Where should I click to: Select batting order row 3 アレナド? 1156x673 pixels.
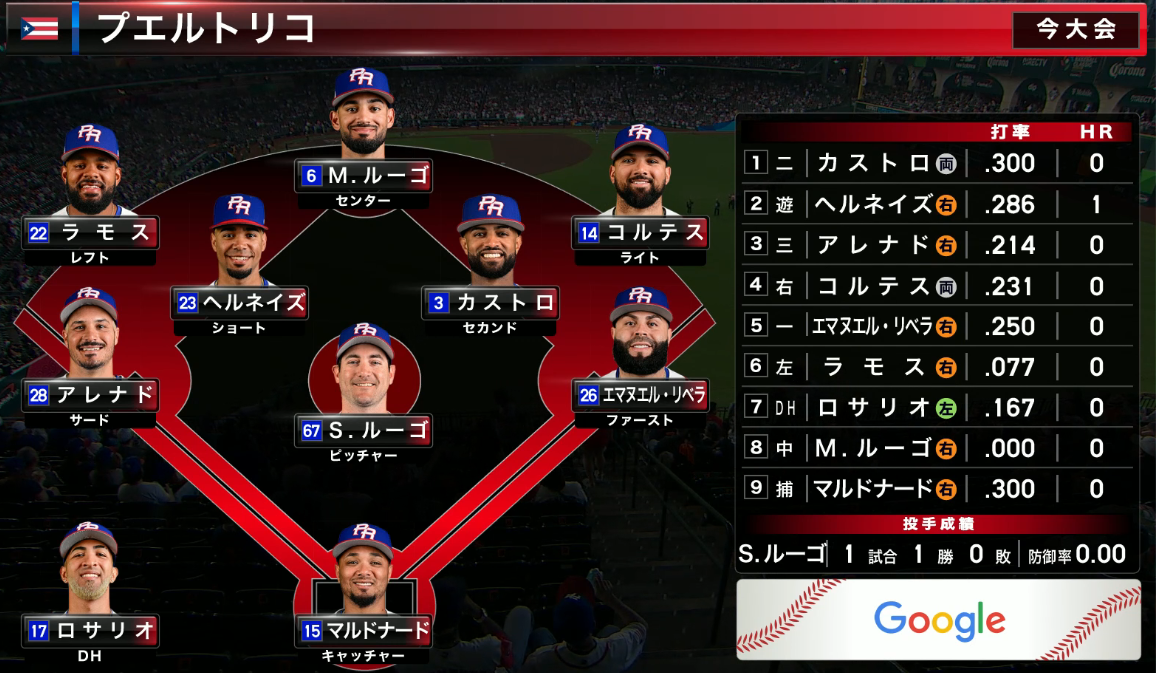point(937,245)
